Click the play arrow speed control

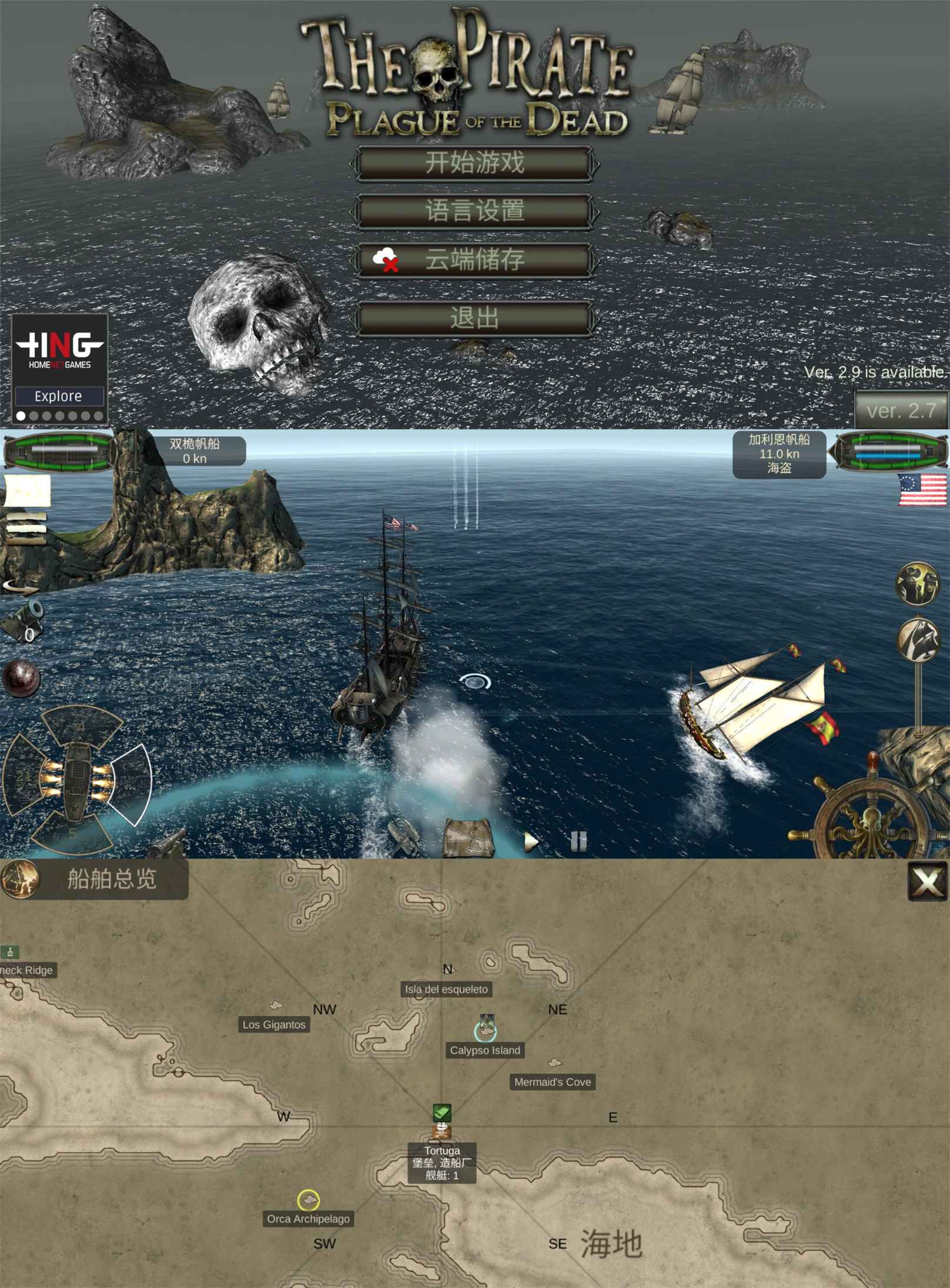[531, 841]
